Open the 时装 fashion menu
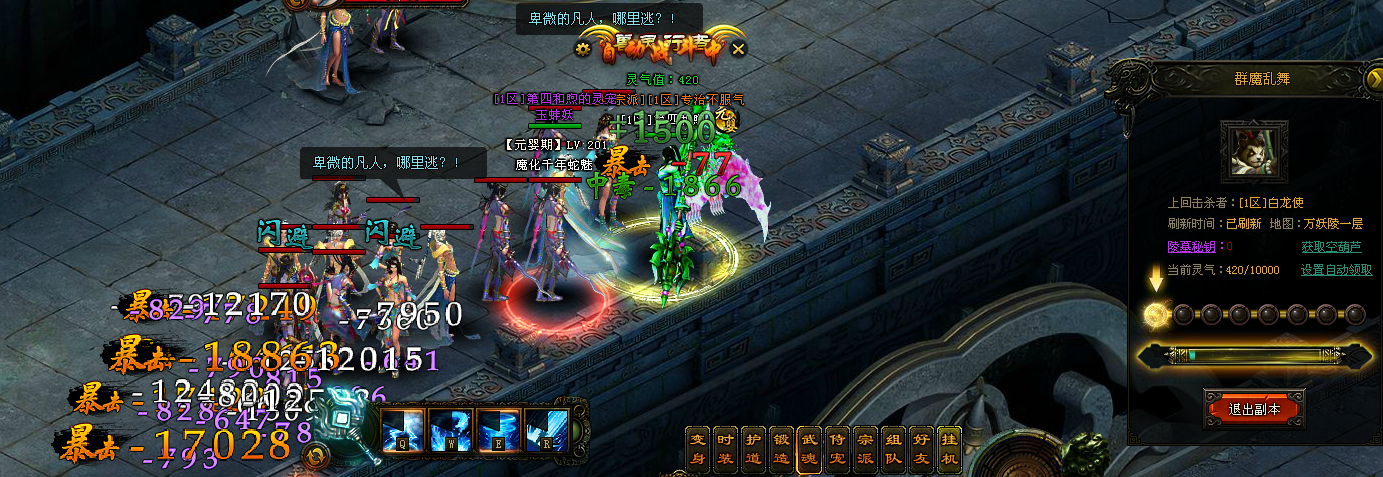 (x=726, y=449)
